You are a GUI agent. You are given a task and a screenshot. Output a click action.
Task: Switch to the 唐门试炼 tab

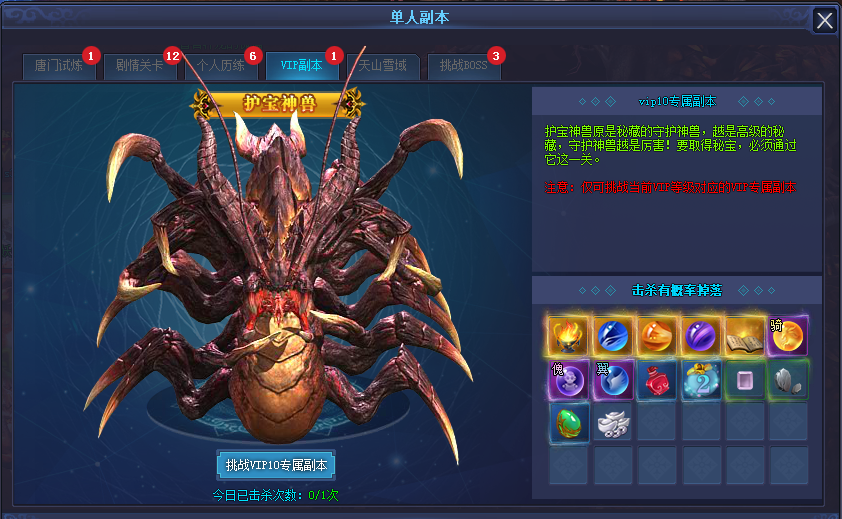59,67
